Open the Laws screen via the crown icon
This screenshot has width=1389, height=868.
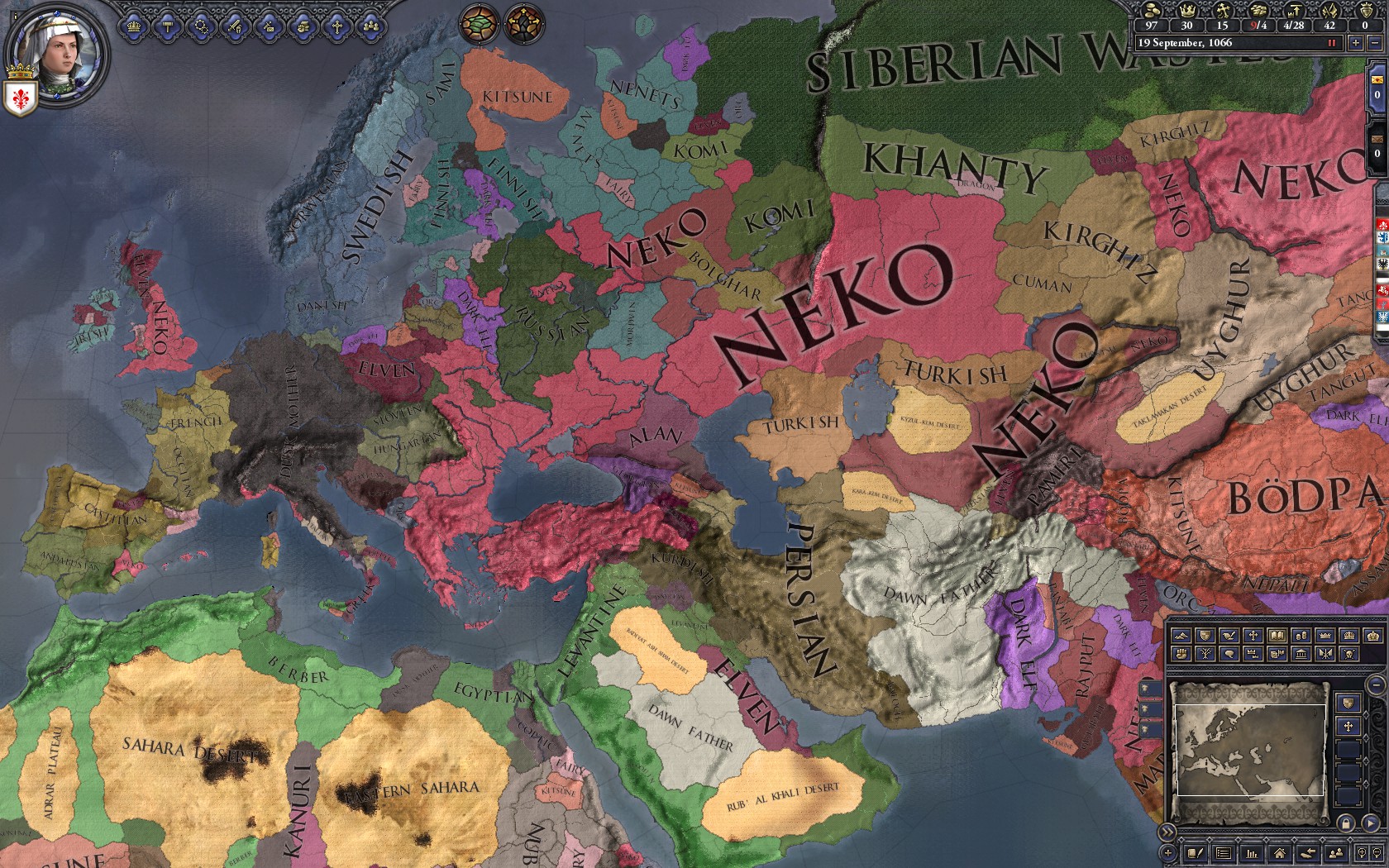tap(134, 27)
